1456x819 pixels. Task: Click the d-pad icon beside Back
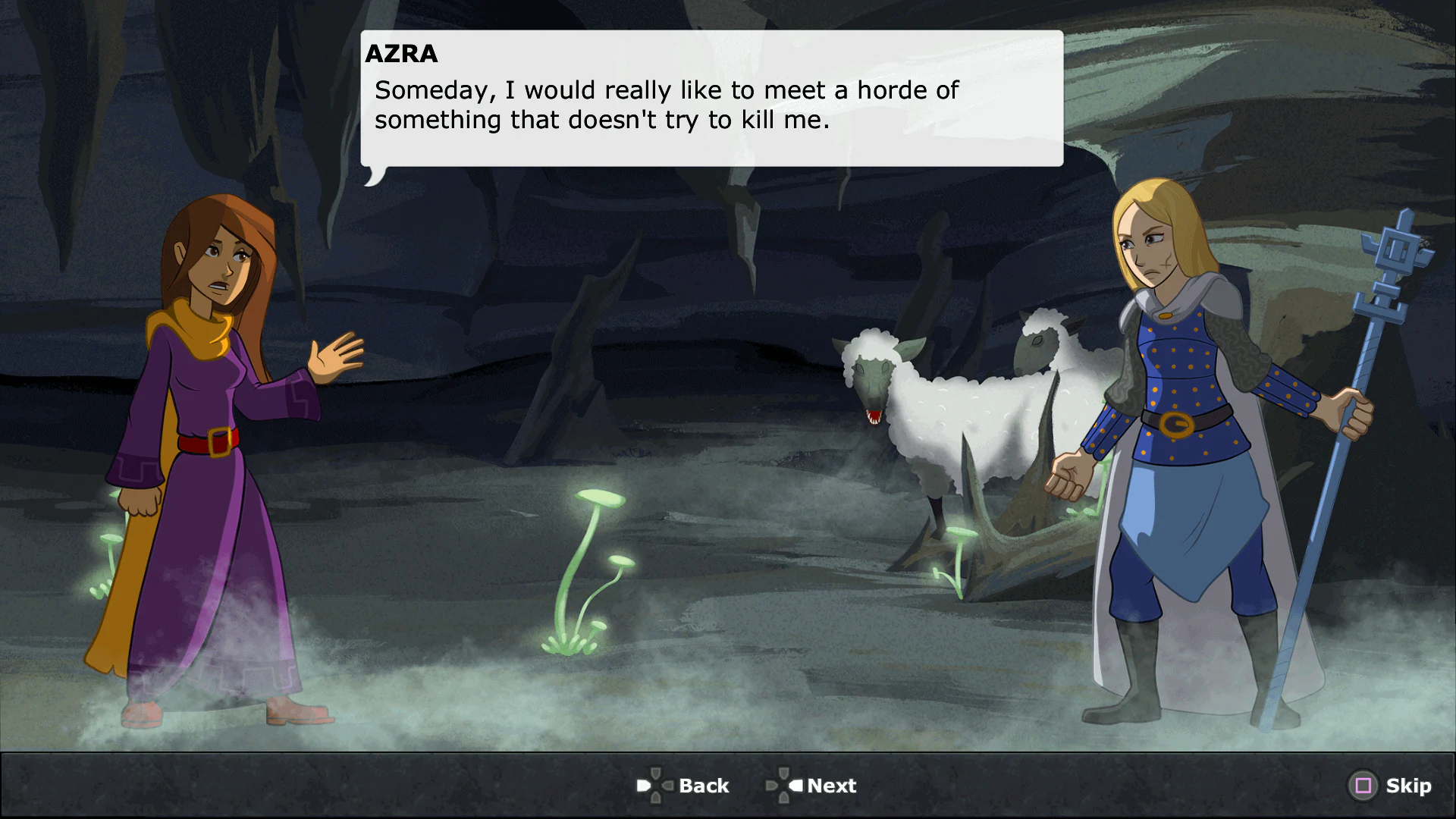(657, 786)
